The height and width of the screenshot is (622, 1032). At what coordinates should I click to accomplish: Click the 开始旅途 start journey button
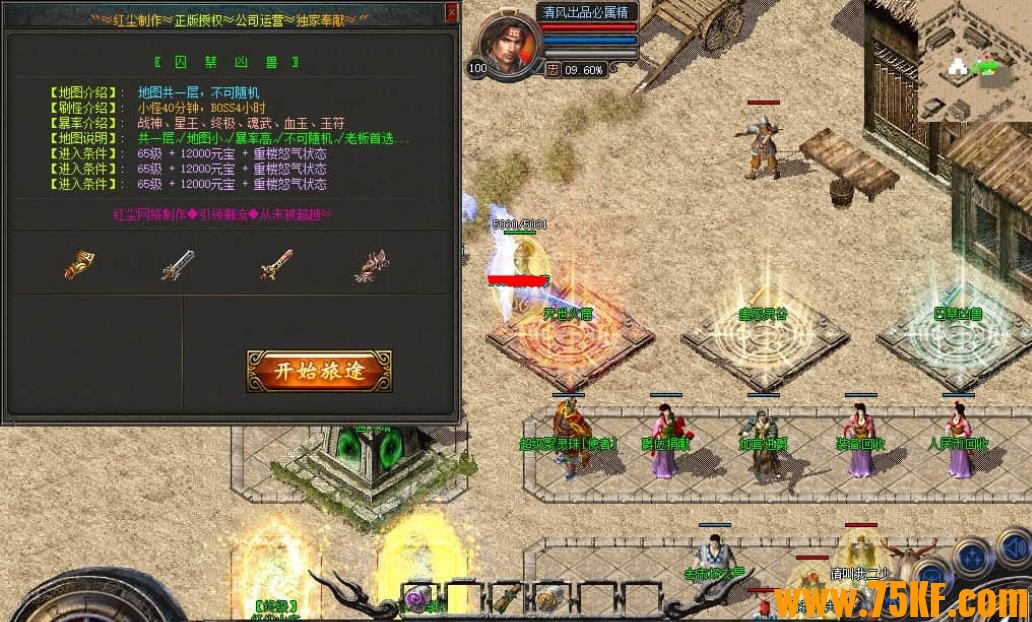[x=319, y=371]
